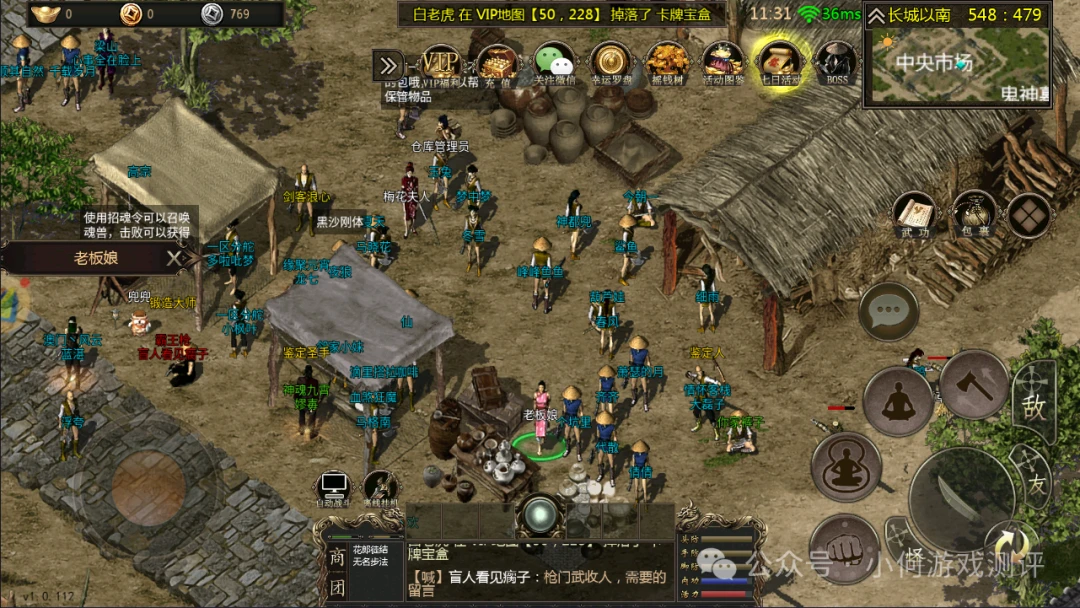Open the 摇钱树 money tree event

(x=666, y=62)
